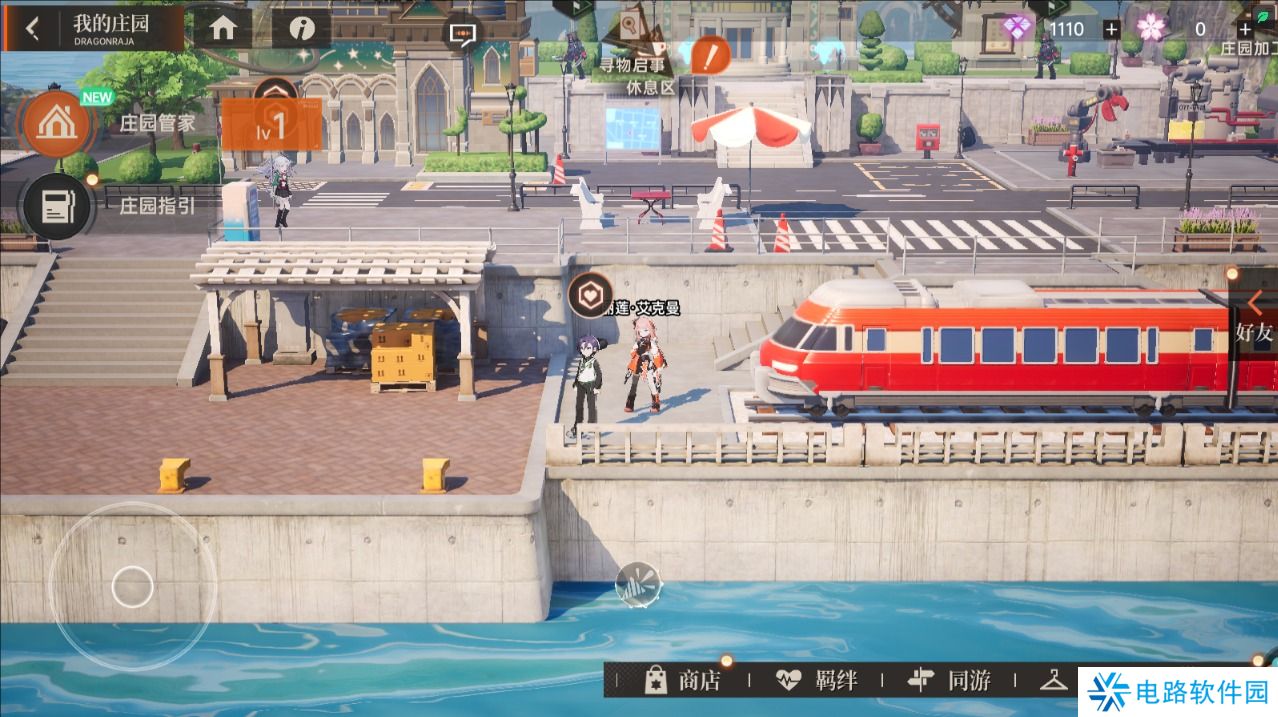Tap the orange exclamation mark marker
Viewport: 1278px width, 717px height.
pos(710,55)
